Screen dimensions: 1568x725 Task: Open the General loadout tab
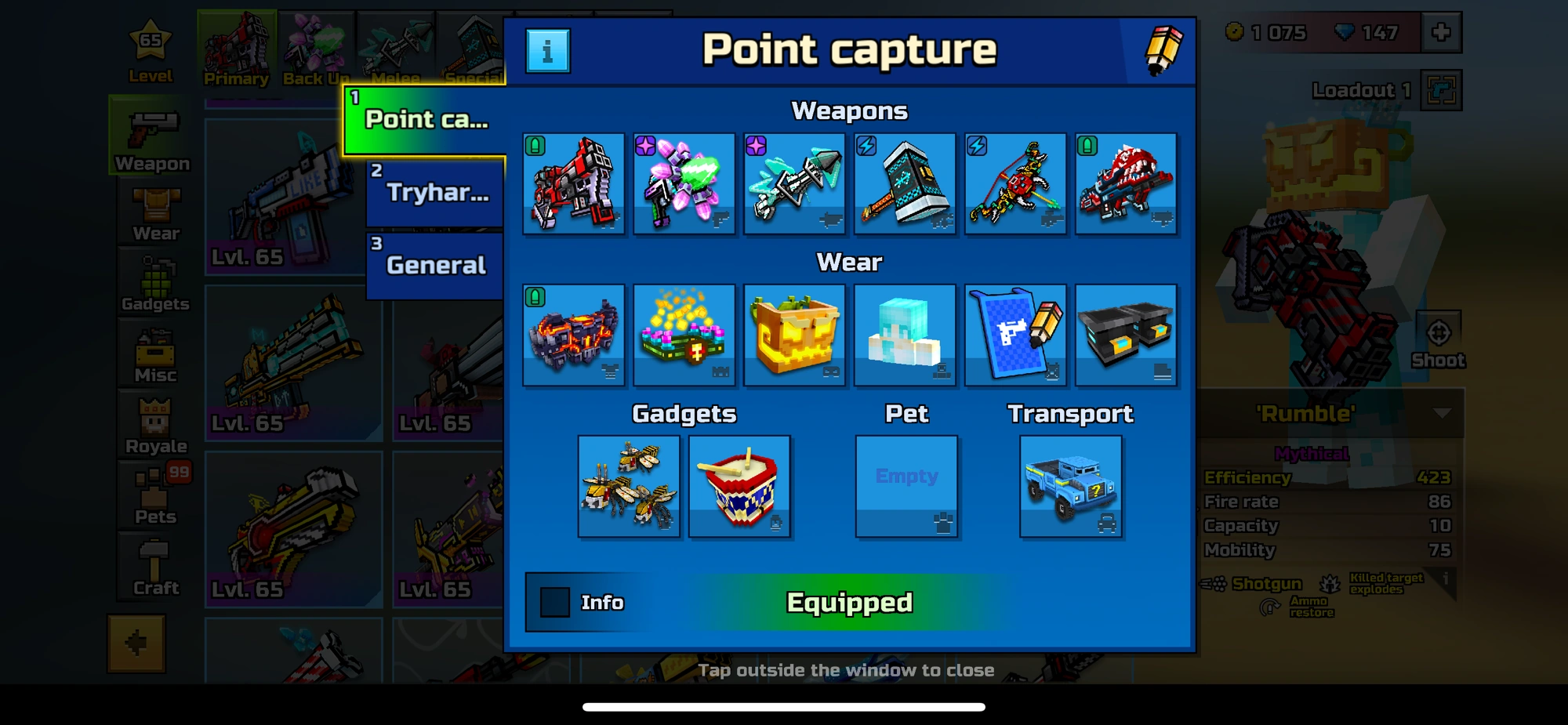point(434,265)
